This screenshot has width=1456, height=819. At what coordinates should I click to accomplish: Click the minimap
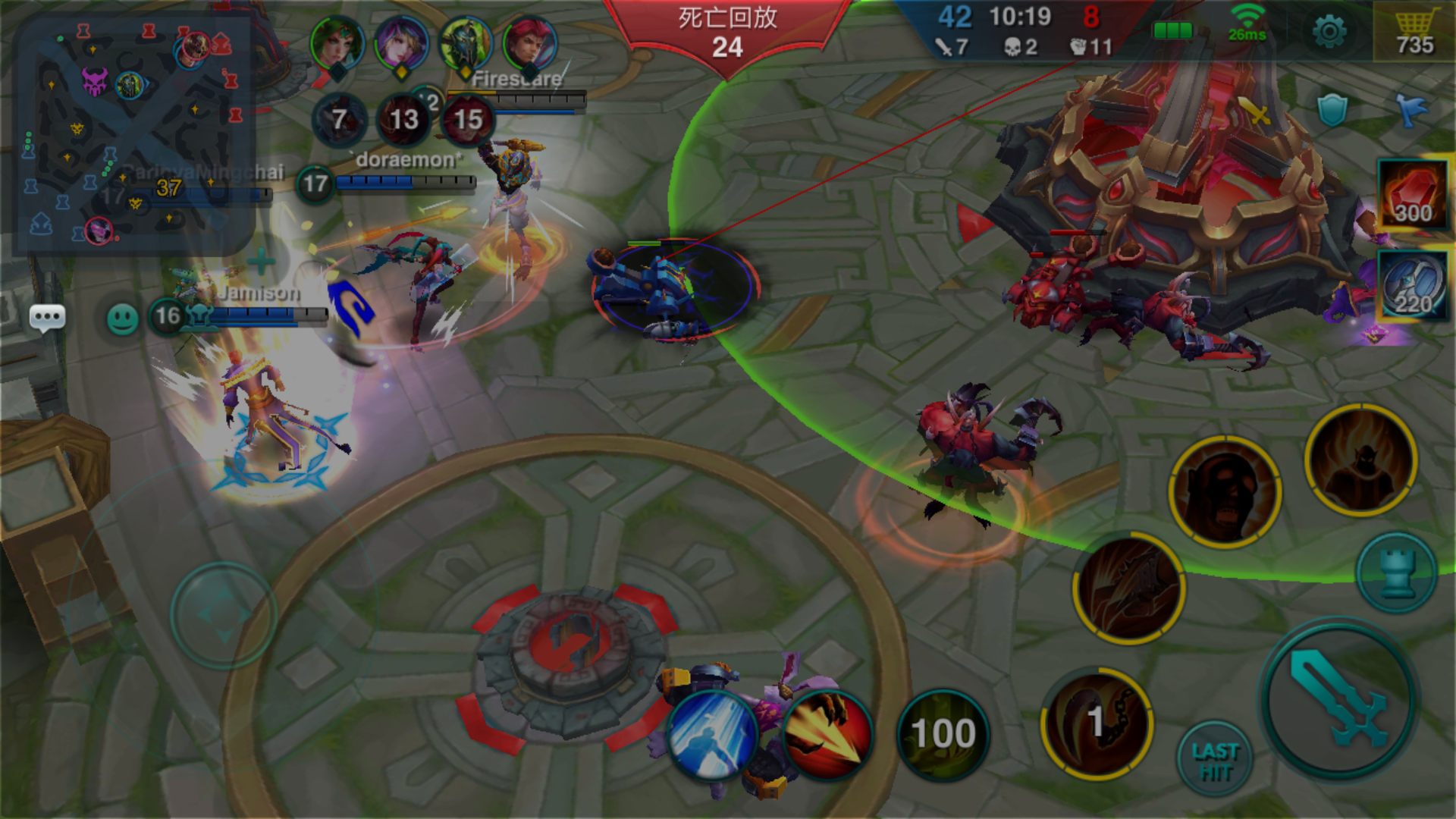point(133,133)
